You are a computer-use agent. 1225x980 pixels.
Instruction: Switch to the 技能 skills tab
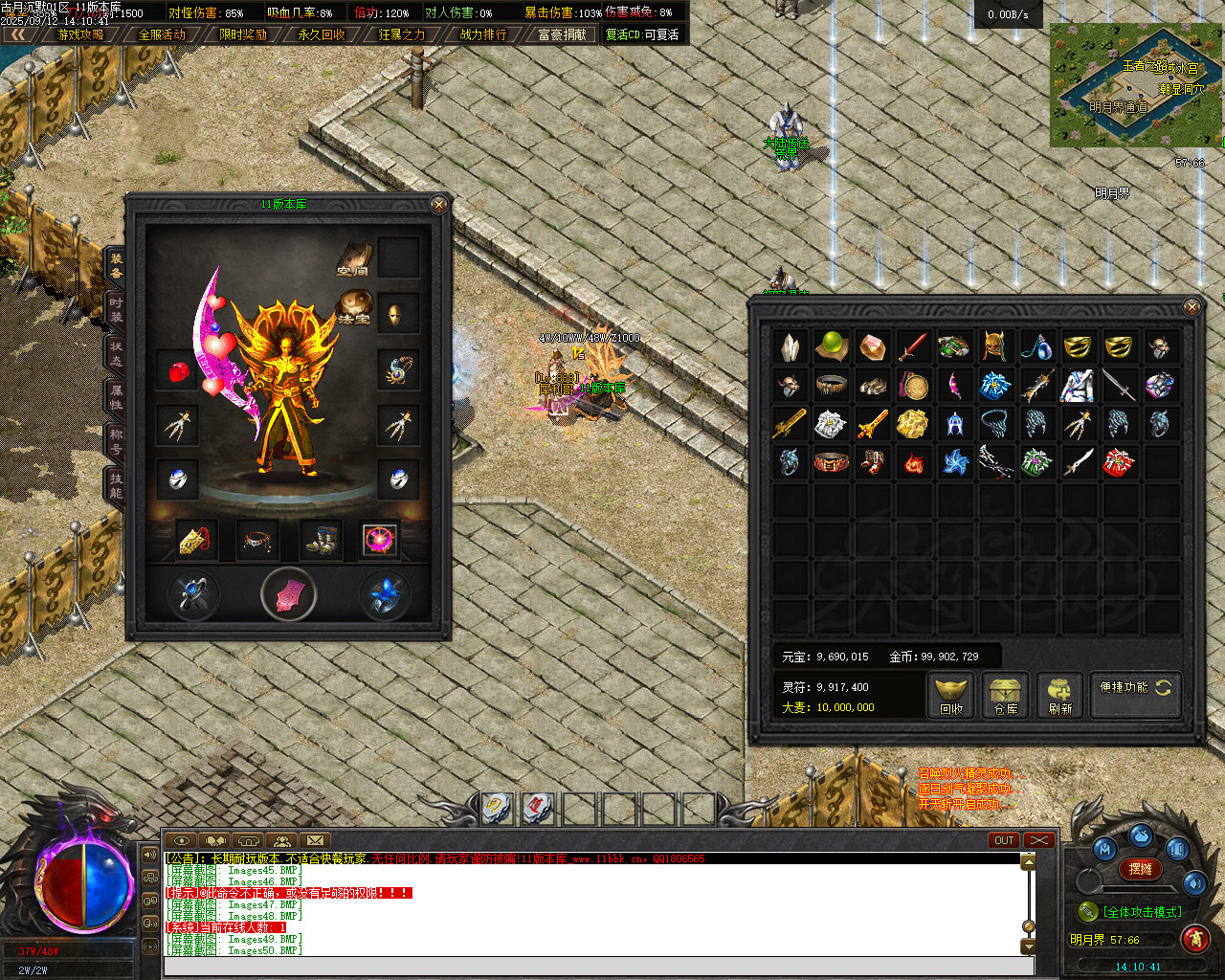[115, 485]
